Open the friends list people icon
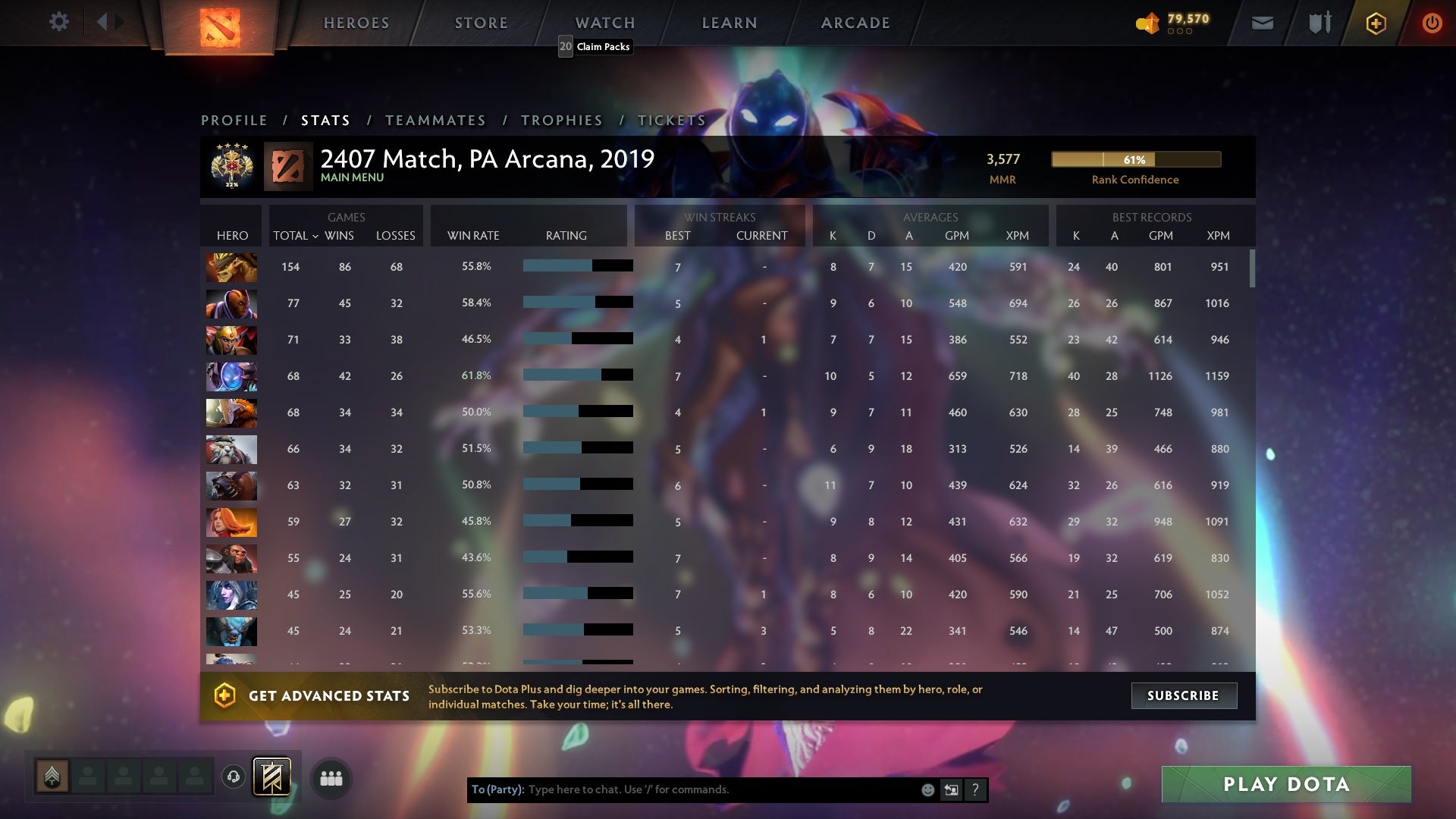Viewport: 1456px width, 819px height. point(331,778)
